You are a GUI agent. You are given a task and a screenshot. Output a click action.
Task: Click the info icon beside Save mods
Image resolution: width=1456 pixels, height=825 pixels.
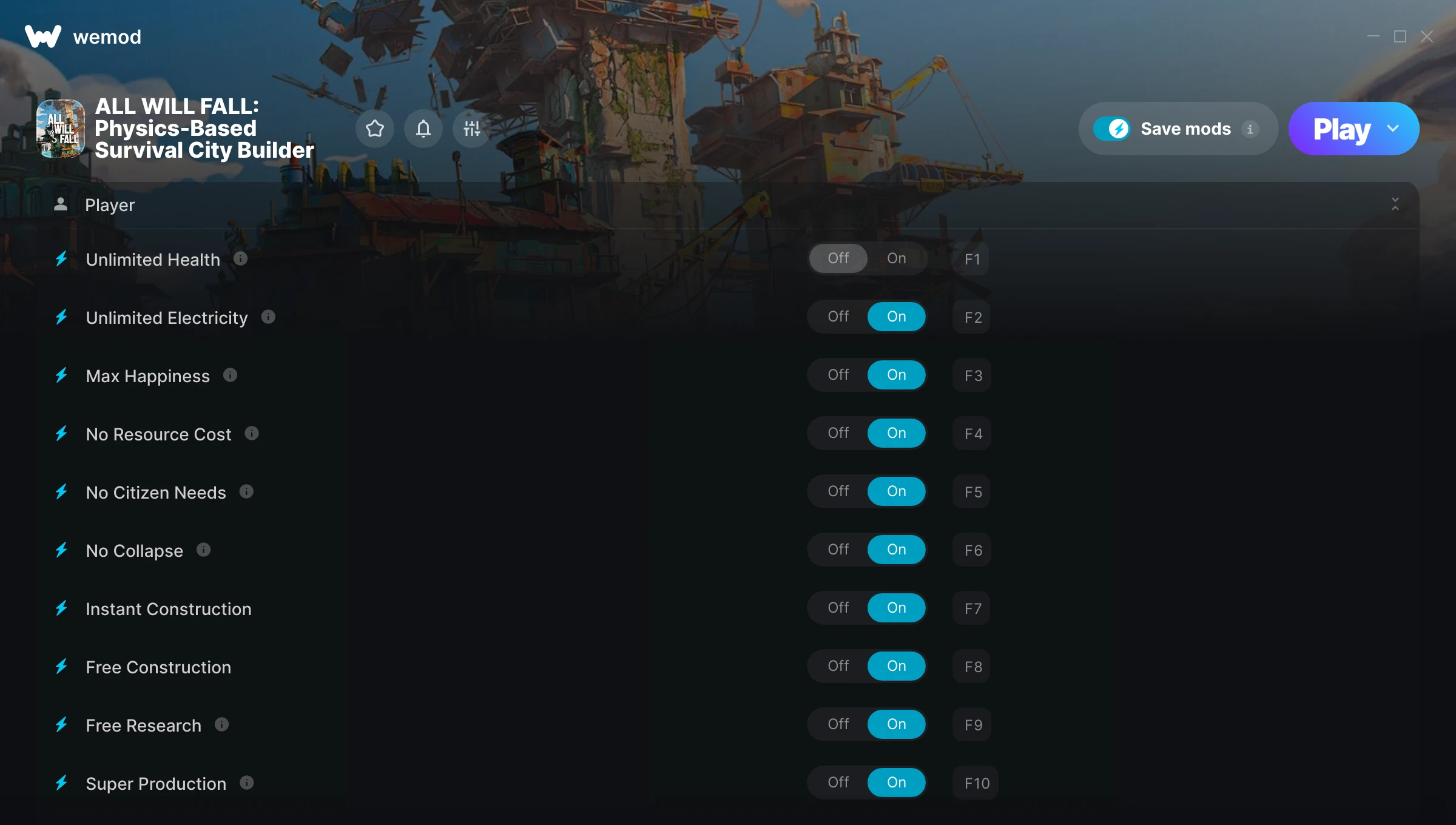[1251, 129]
